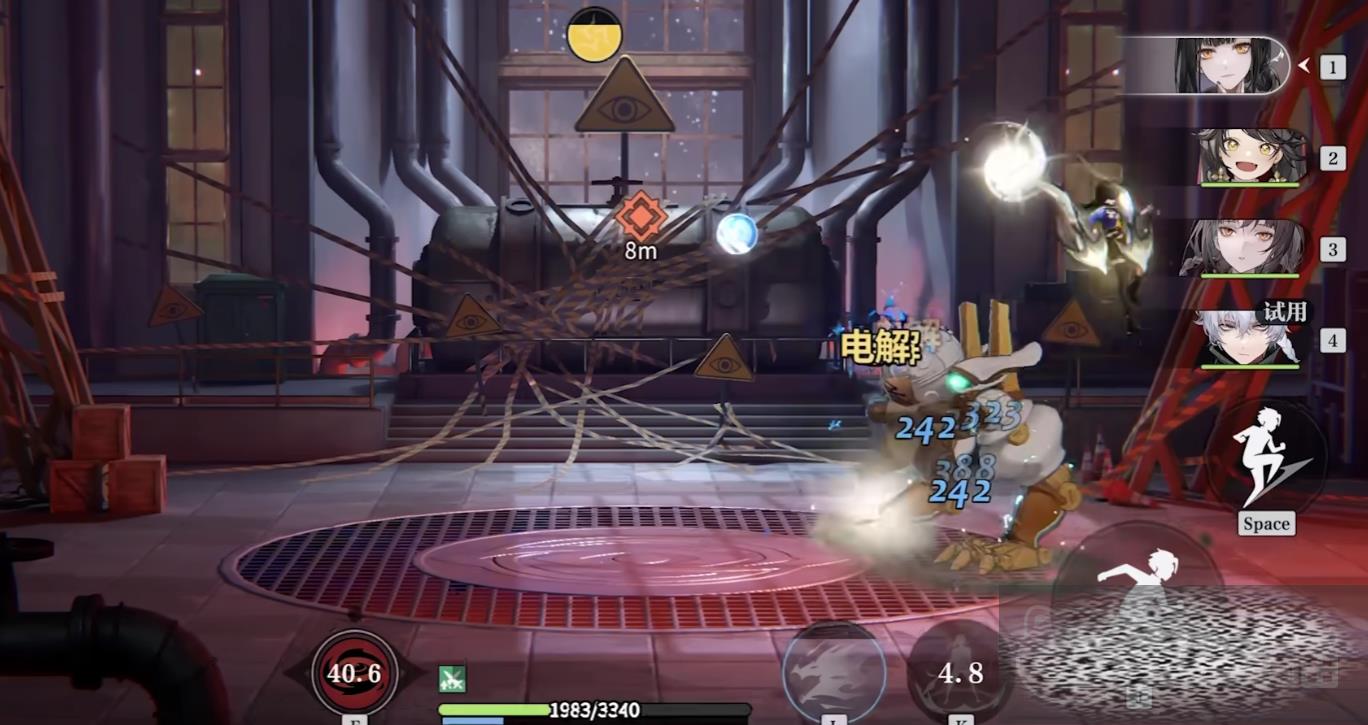Viewport: 1368px width, 725px height.
Task: Select the grey-haired character in slot 3
Action: click(x=1245, y=248)
